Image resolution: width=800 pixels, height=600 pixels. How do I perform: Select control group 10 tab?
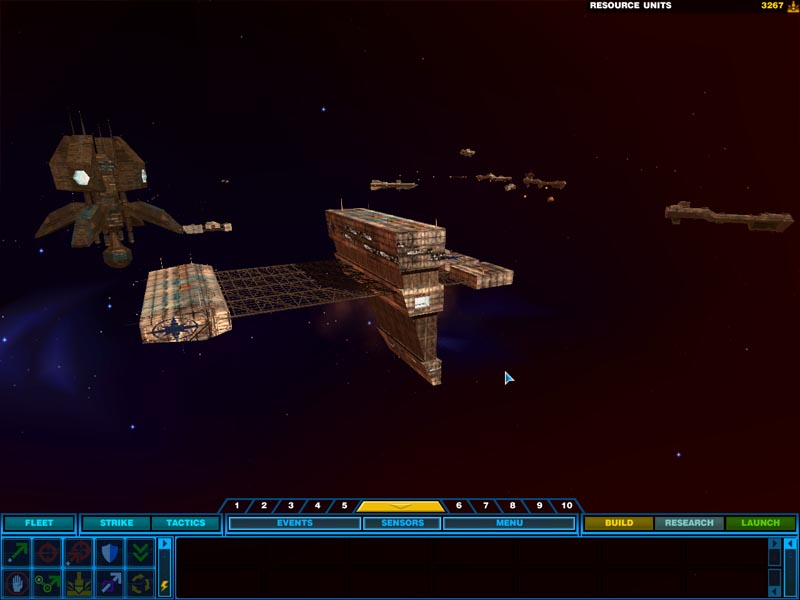567,506
